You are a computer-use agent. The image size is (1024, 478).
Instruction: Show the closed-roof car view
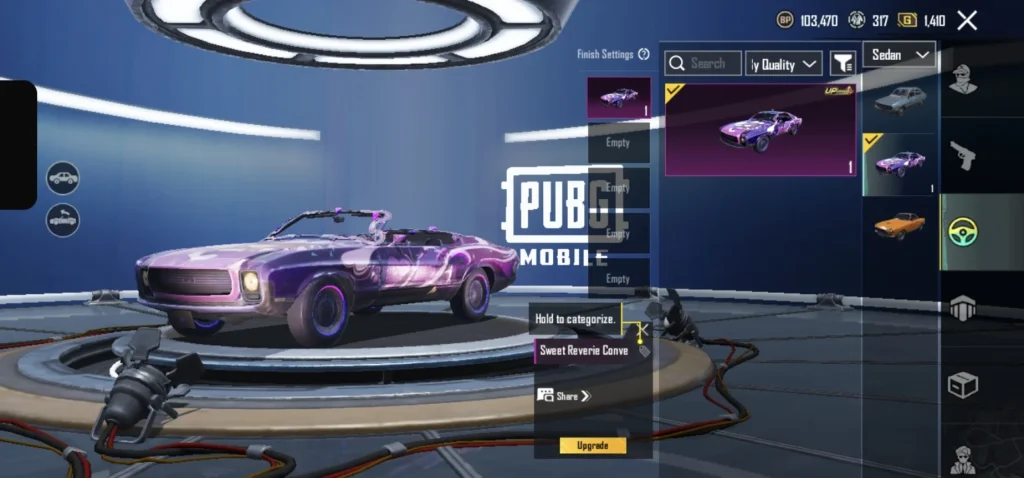point(63,178)
